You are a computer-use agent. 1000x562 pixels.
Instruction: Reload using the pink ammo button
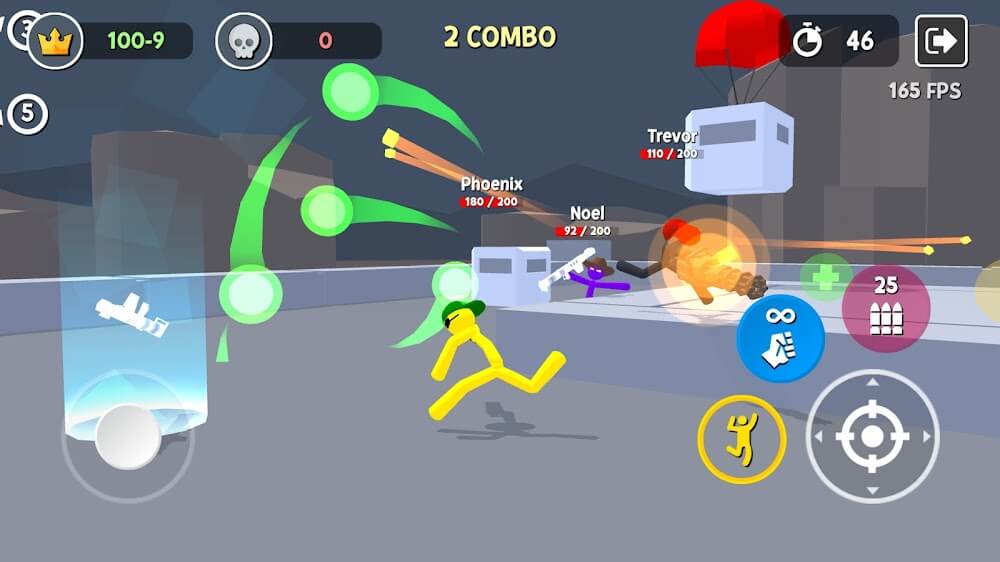pyautogui.click(x=885, y=308)
